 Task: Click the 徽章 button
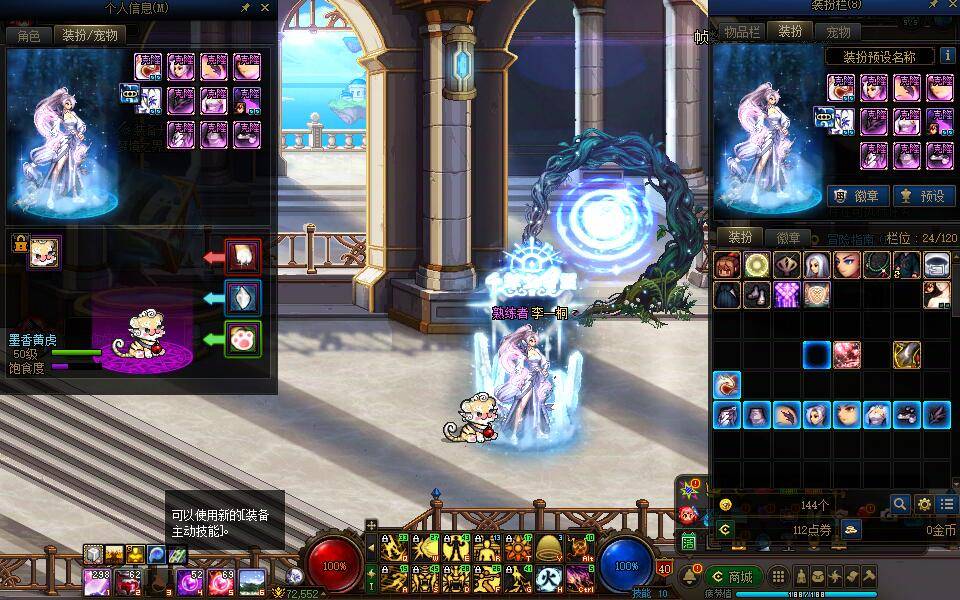(856, 196)
